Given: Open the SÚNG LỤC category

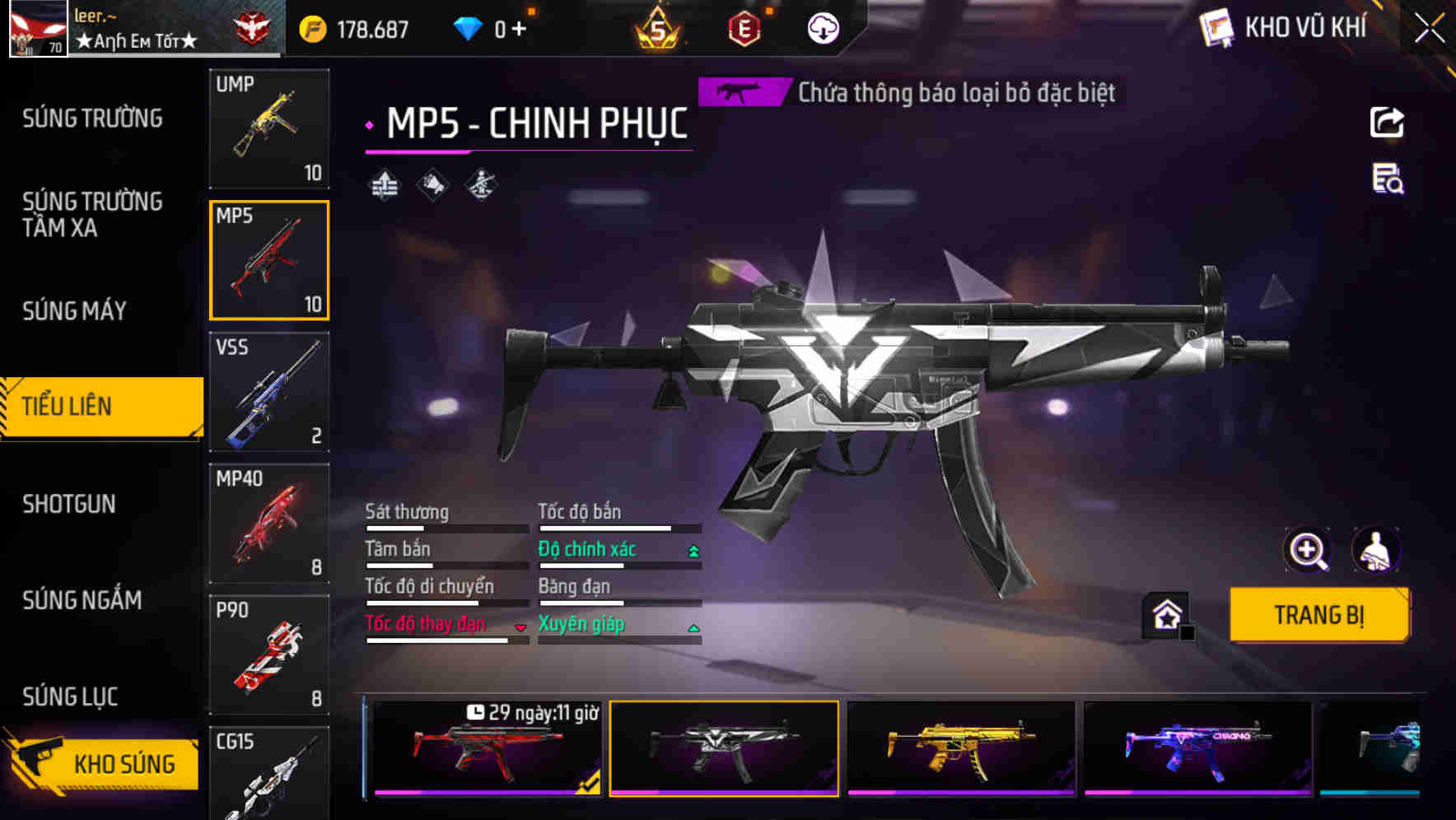Looking at the screenshot, I should click(70, 697).
